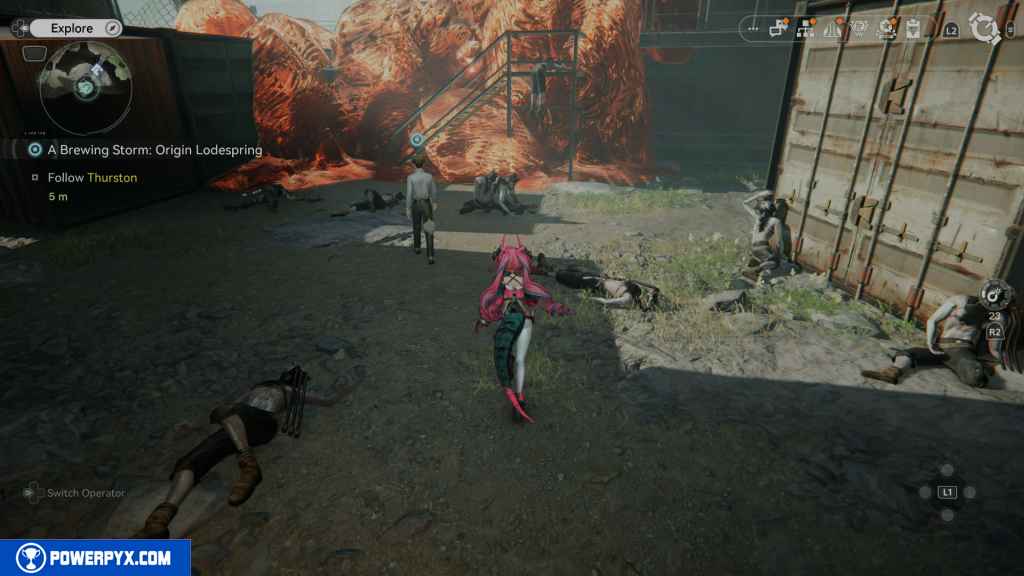Select the compass icon beside Explore

click(112, 28)
